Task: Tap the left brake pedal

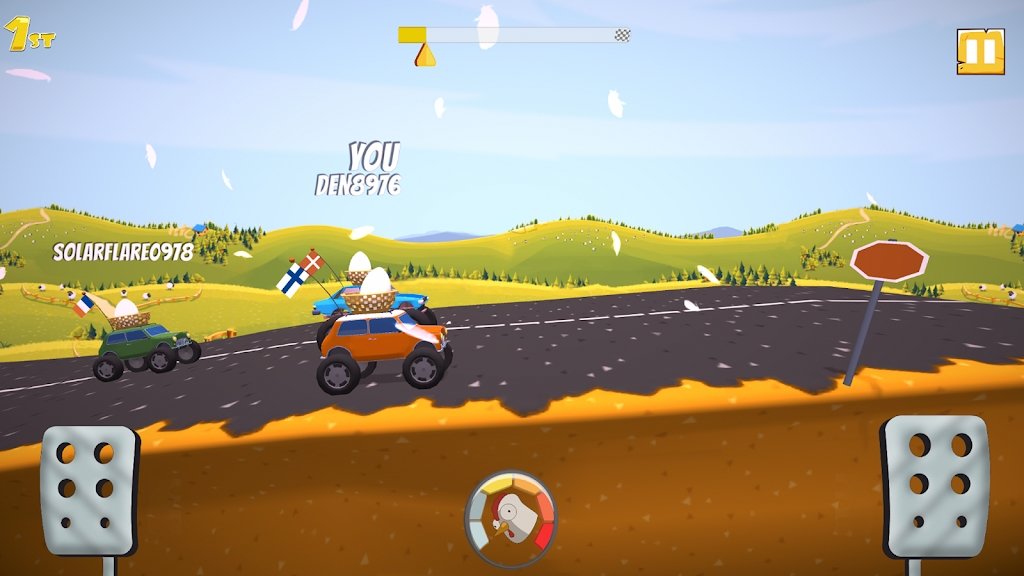Action: point(88,489)
